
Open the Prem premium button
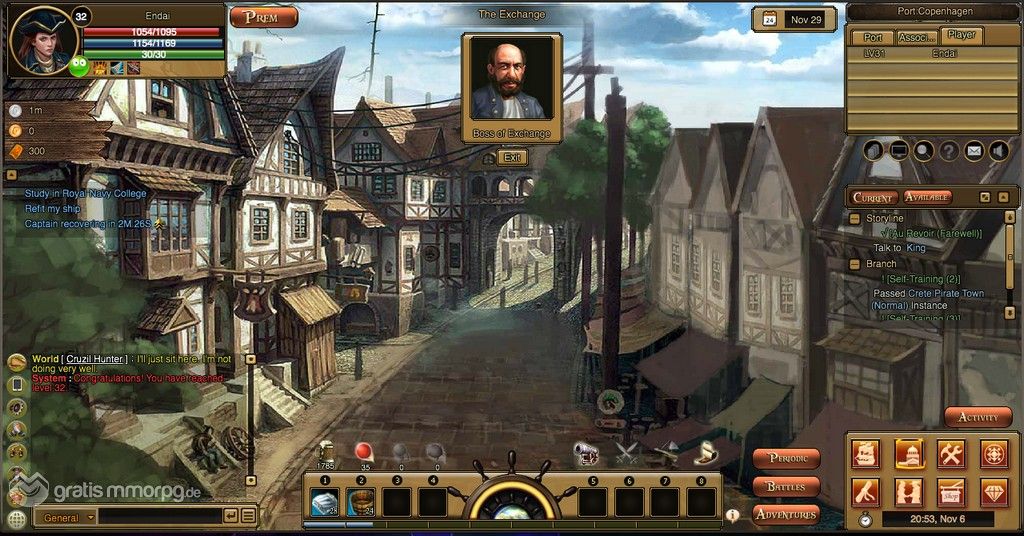tap(264, 17)
